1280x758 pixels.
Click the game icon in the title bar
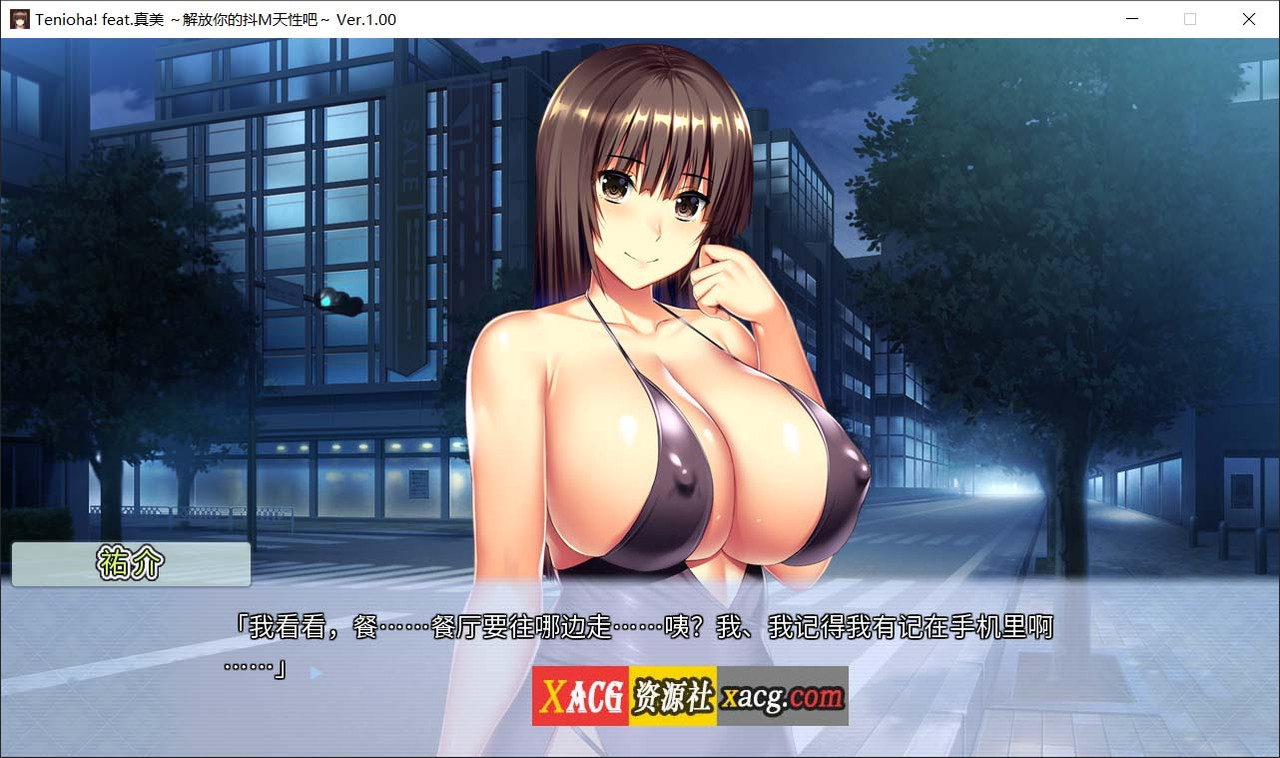(18, 19)
